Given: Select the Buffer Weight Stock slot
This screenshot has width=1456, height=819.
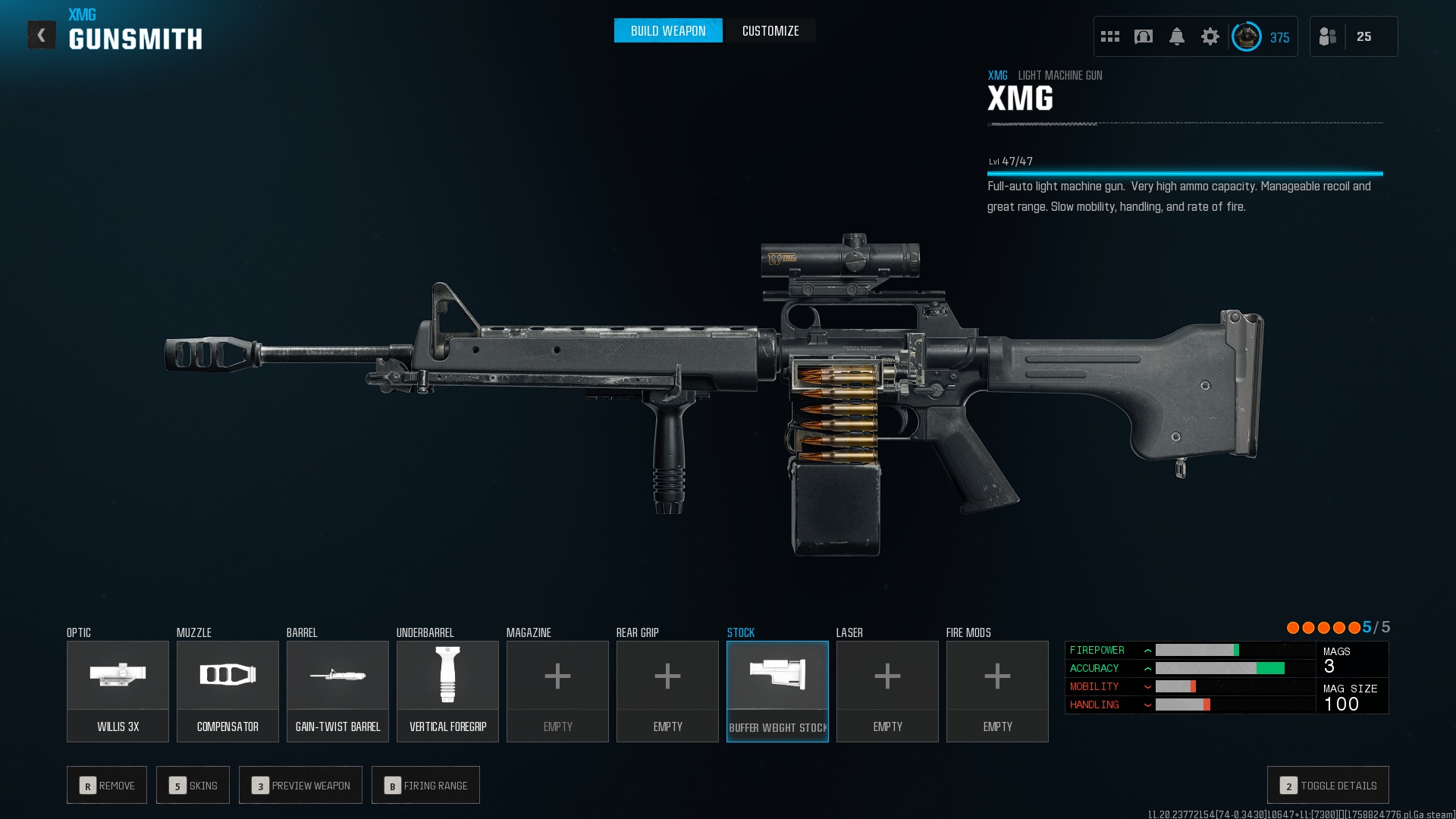Looking at the screenshot, I should [777, 691].
